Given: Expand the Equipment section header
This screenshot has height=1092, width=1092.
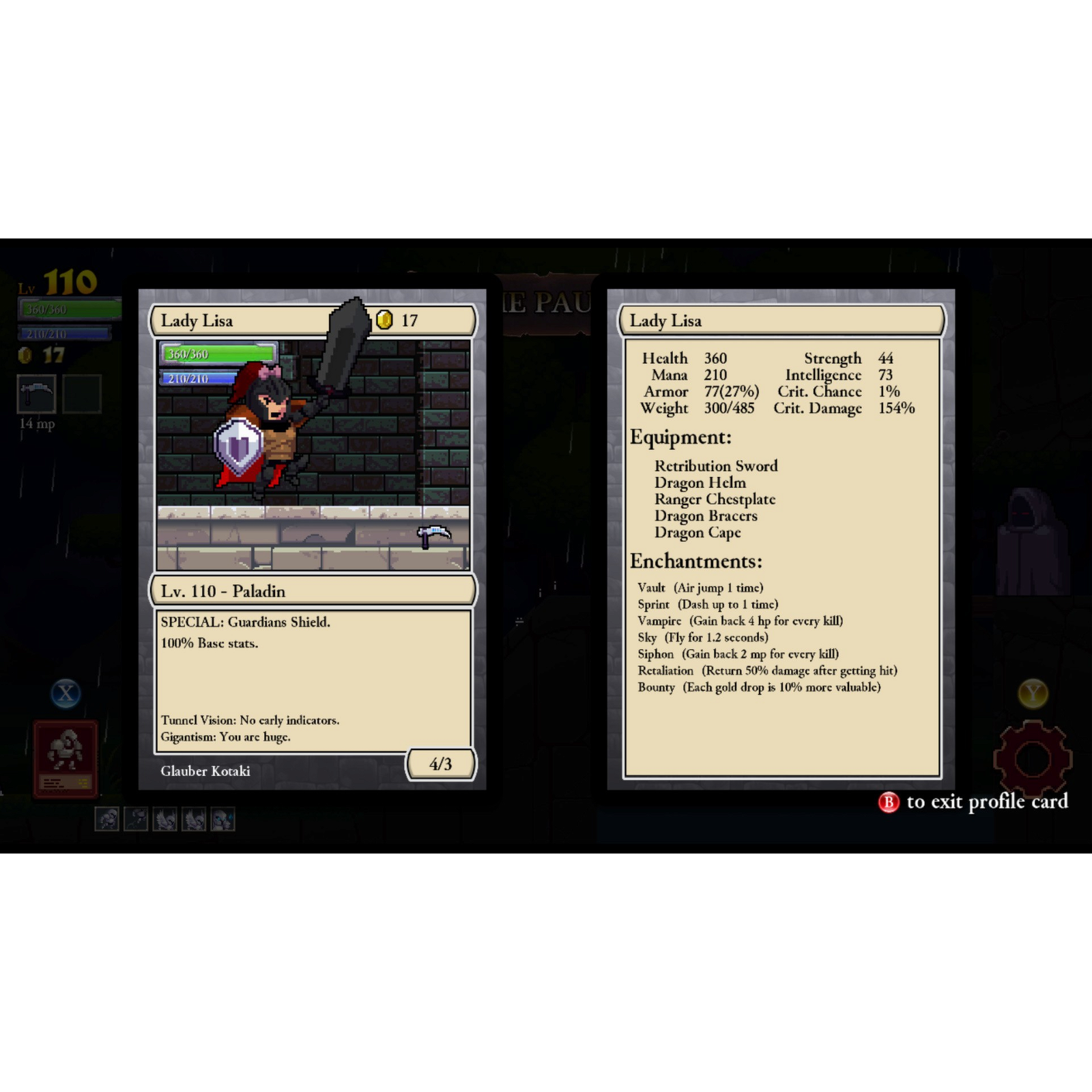Looking at the screenshot, I should (x=680, y=437).
